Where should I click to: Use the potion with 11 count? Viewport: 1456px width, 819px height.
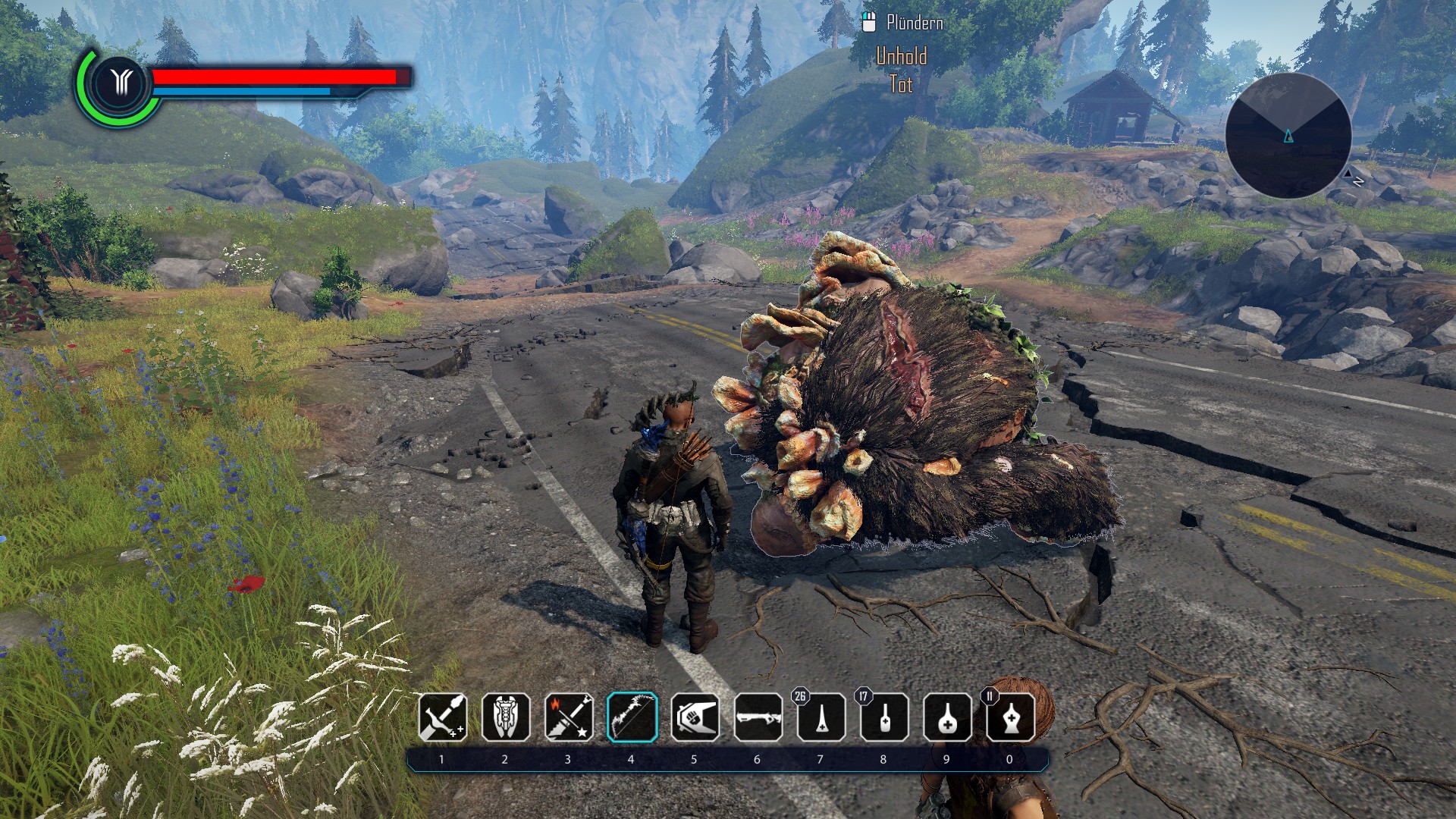point(1010,717)
